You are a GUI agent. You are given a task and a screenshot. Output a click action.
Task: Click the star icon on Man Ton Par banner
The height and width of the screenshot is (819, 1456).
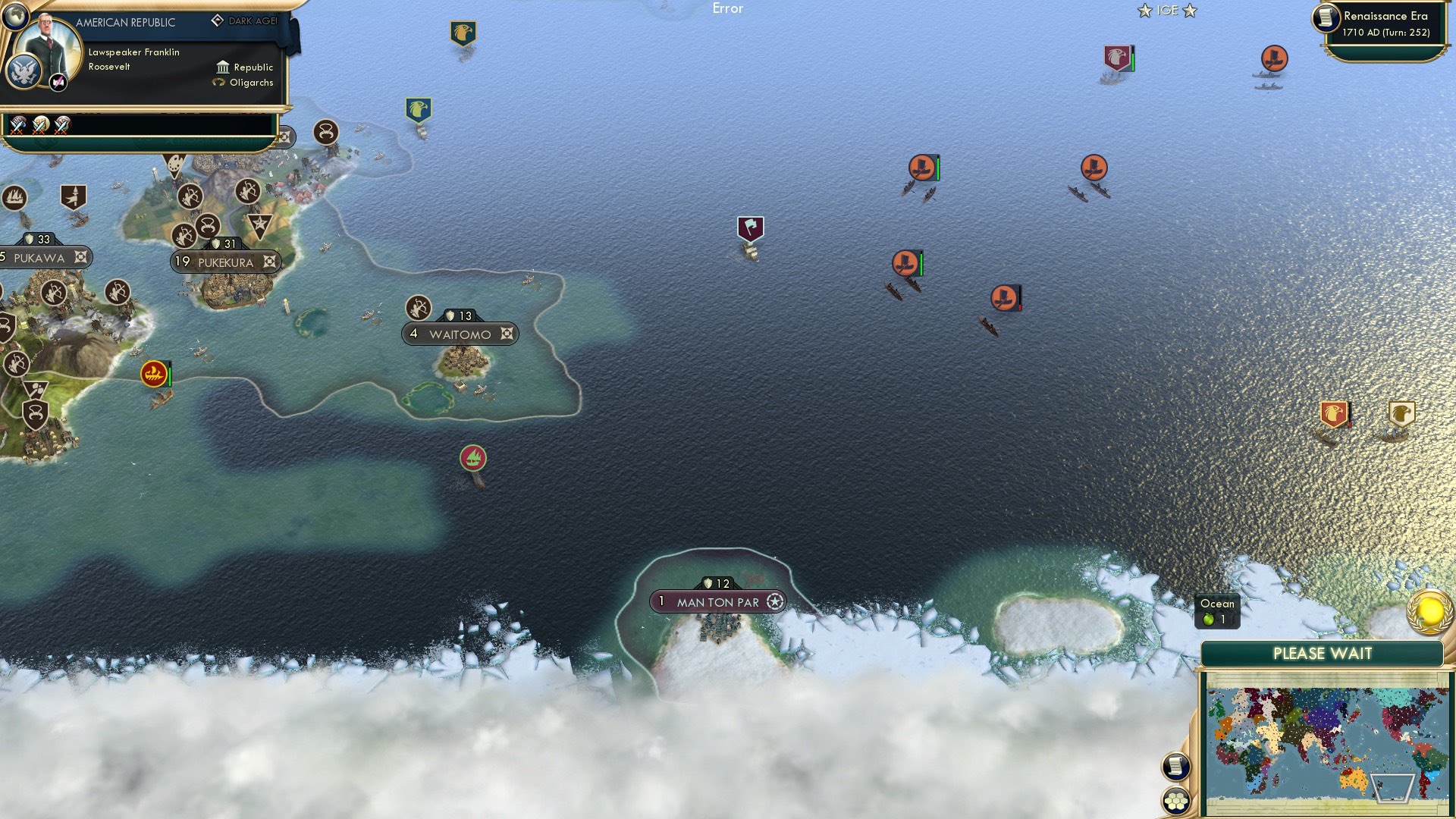pos(774,601)
